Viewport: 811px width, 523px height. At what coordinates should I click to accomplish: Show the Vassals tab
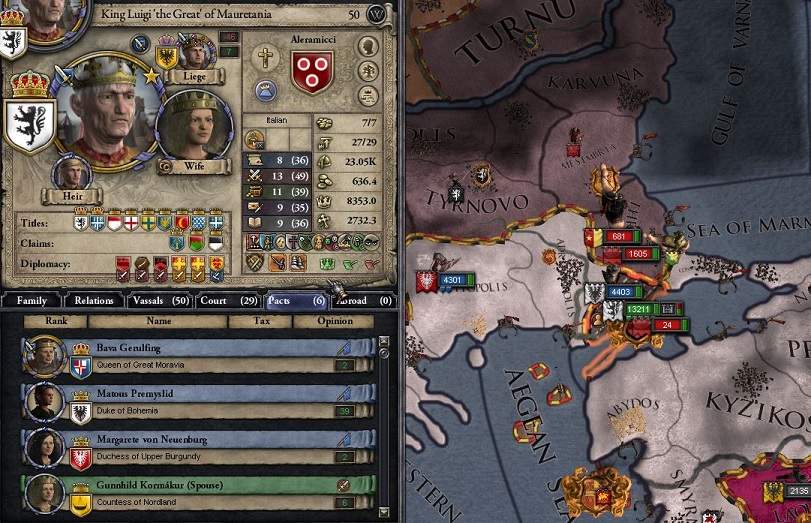(162, 300)
